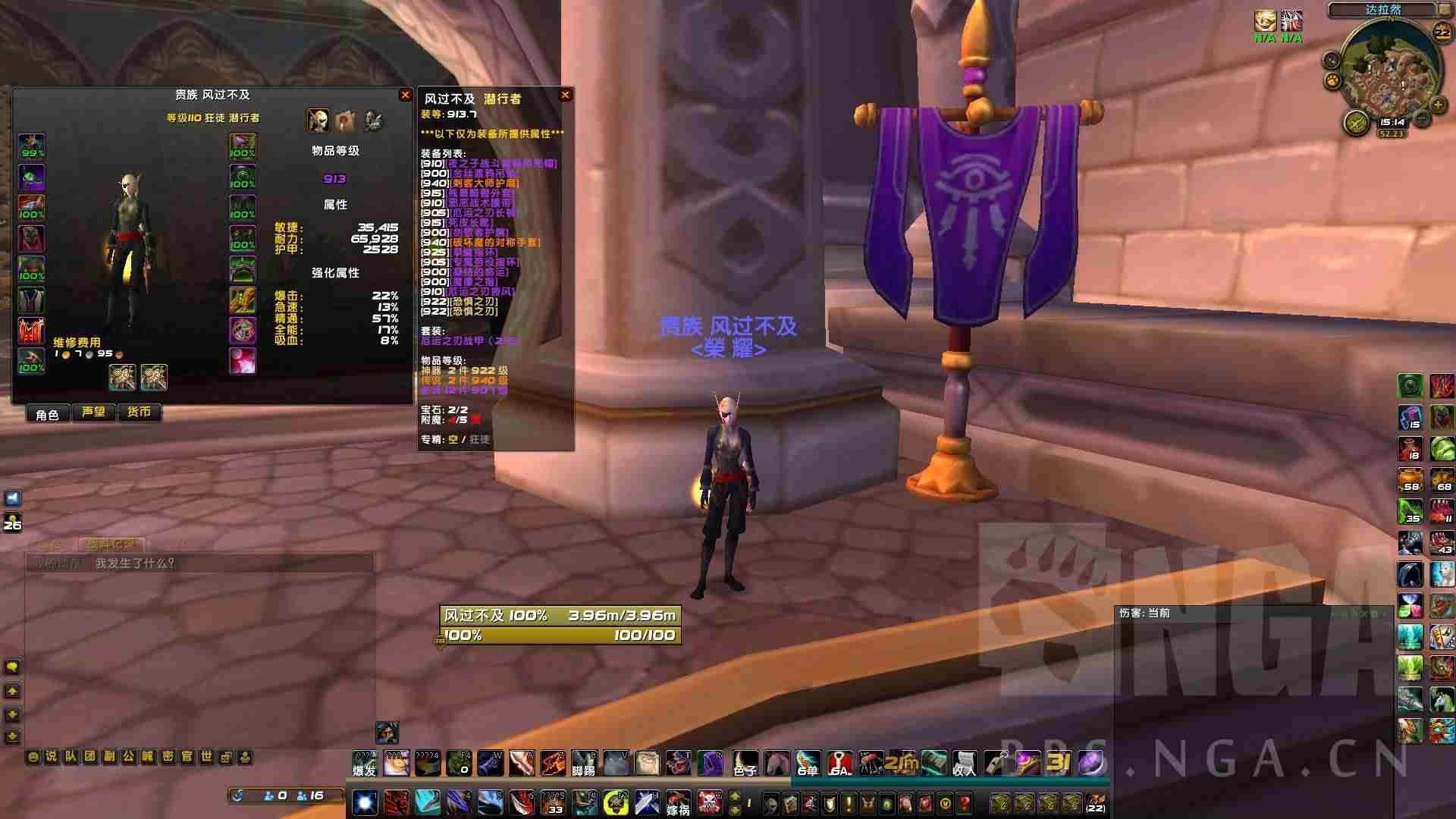The height and width of the screenshot is (819, 1456).
Task: Click the skull and crossbones ability icon
Action: (710, 802)
